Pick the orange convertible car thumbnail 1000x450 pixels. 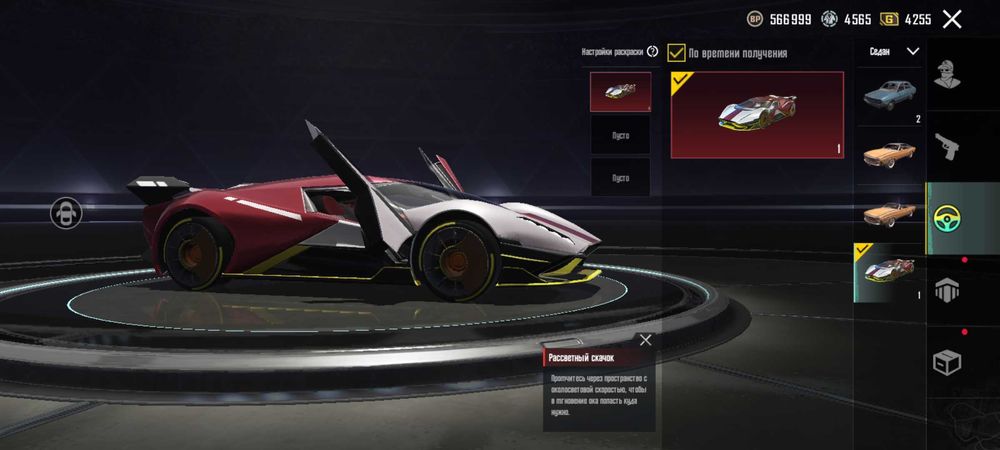click(x=890, y=211)
